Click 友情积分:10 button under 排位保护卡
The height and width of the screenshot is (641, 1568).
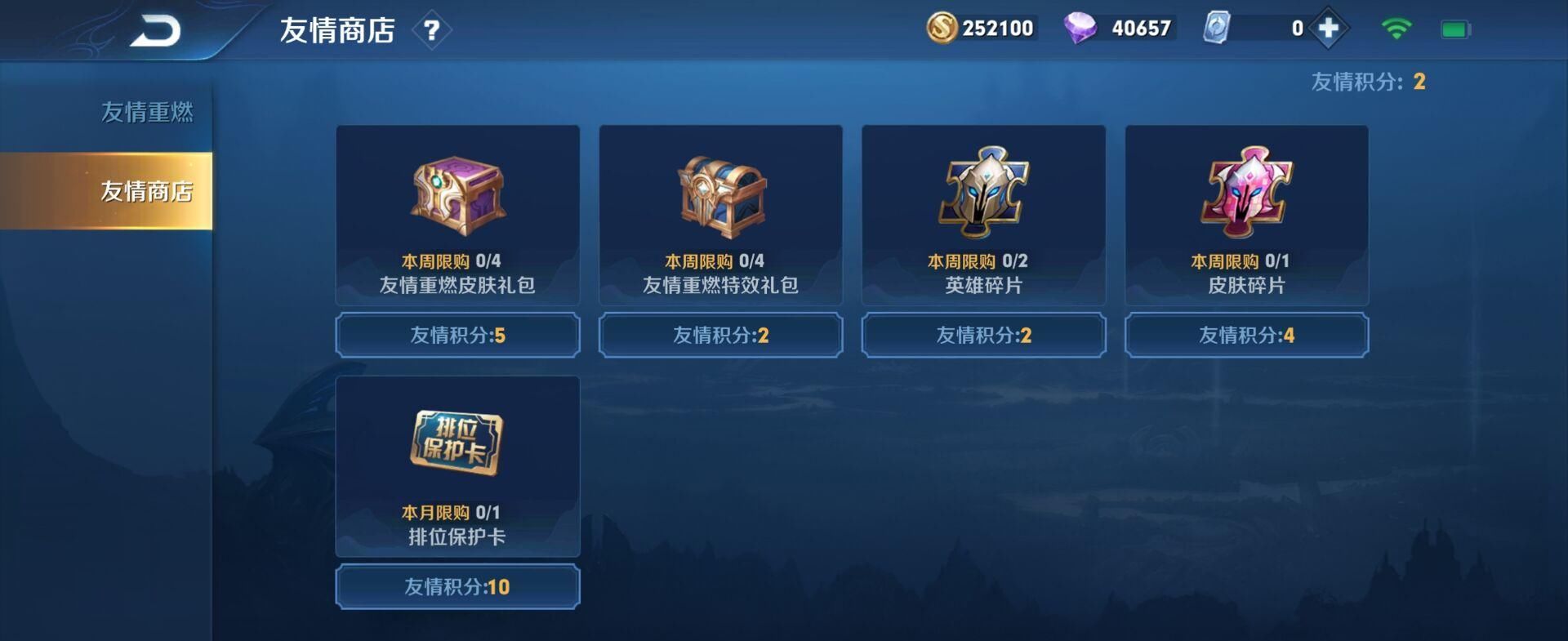click(457, 585)
